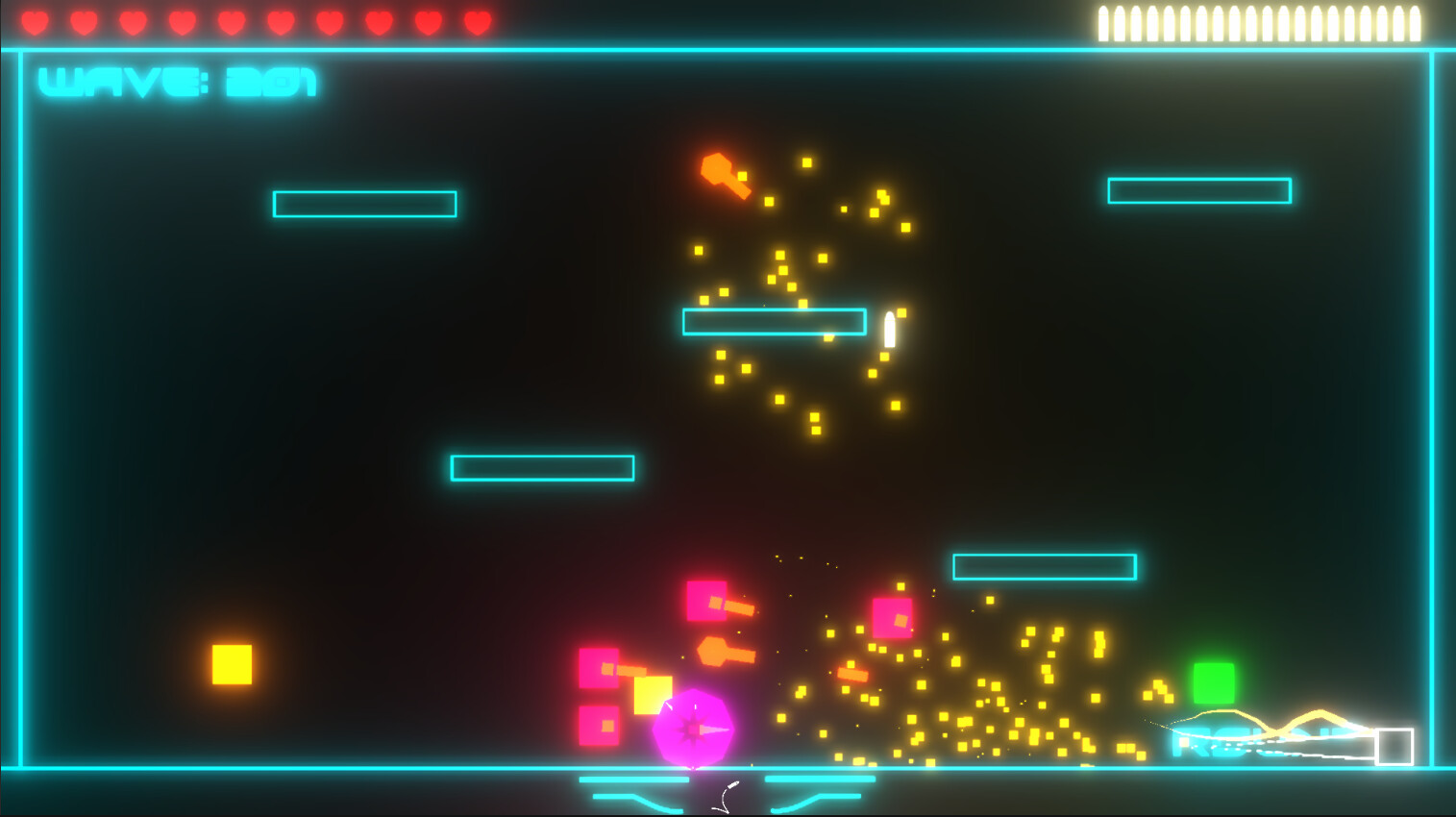This screenshot has height=817, width=1456.
Task: Click the cyan platform on the upper left
Action: 363,204
